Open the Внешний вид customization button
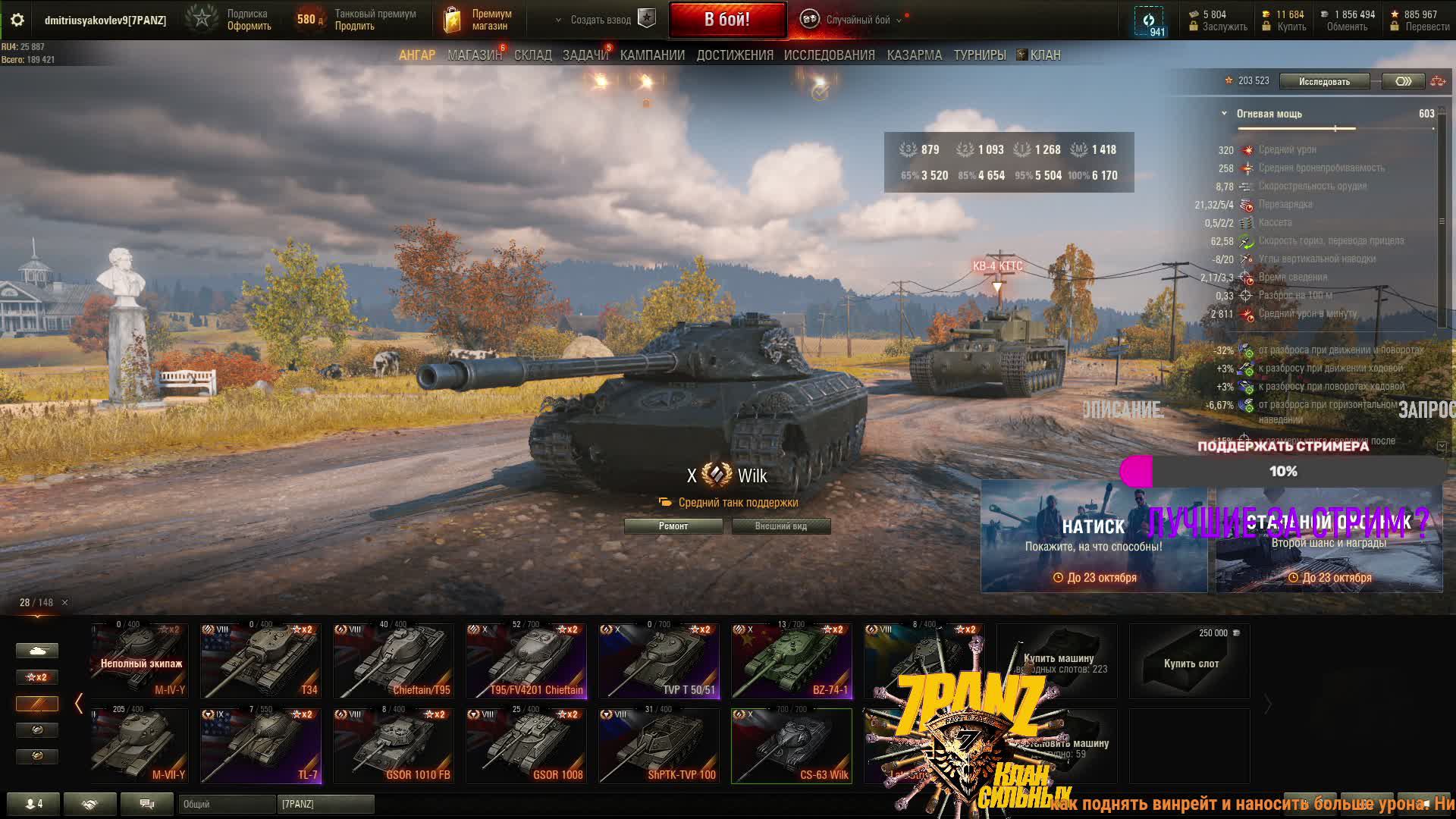Screen dimensions: 1456x819 point(780,526)
